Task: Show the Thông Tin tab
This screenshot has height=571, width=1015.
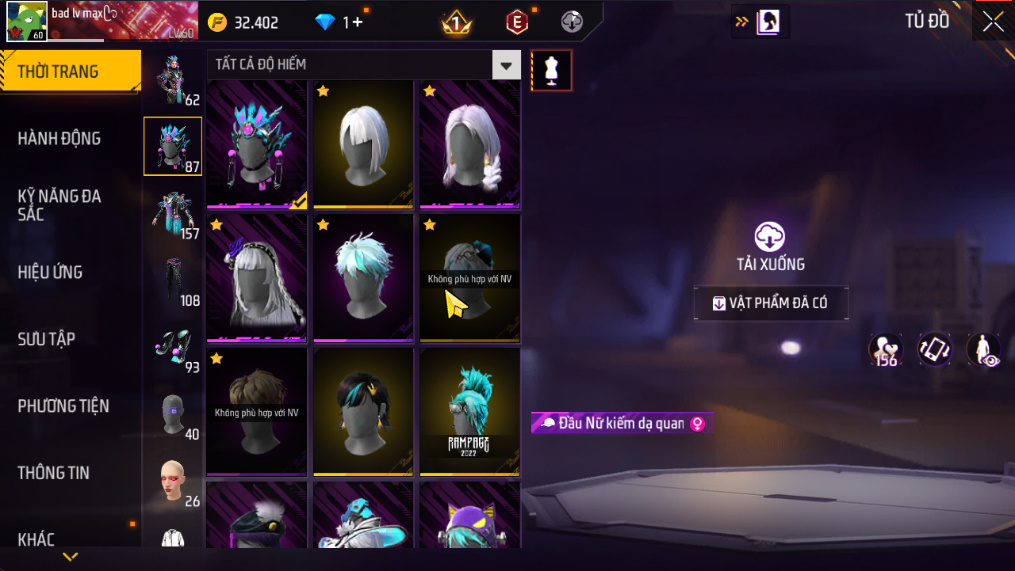Action: pos(54,473)
